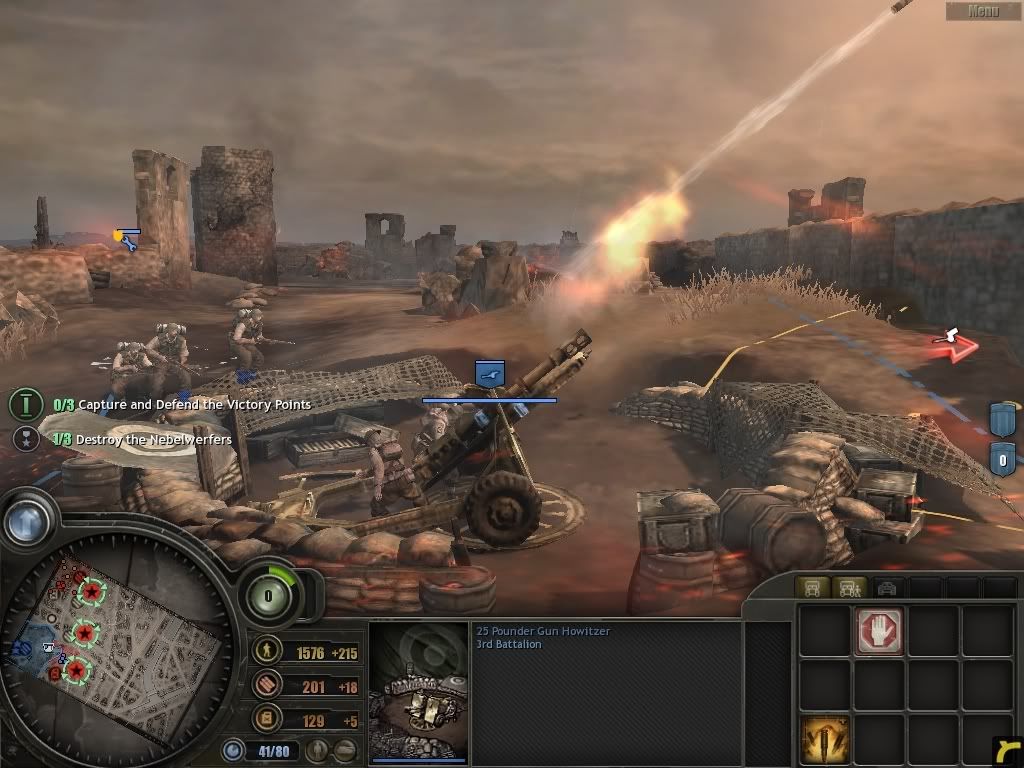The height and width of the screenshot is (768, 1024).
Task: Switch to the vehicle-with-soldier build tab
Action: (849, 588)
